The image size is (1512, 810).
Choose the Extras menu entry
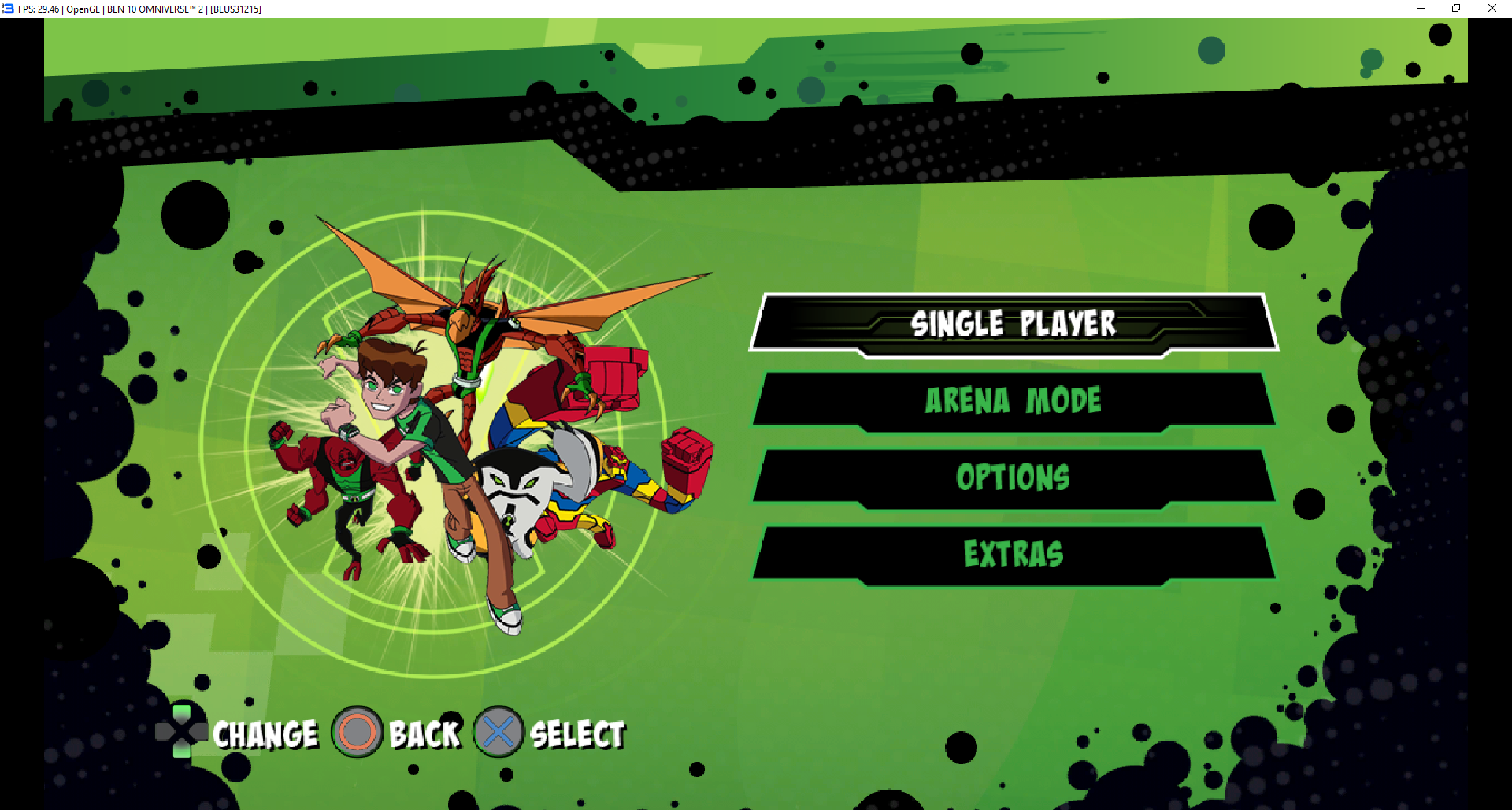click(x=1014, y=553)
